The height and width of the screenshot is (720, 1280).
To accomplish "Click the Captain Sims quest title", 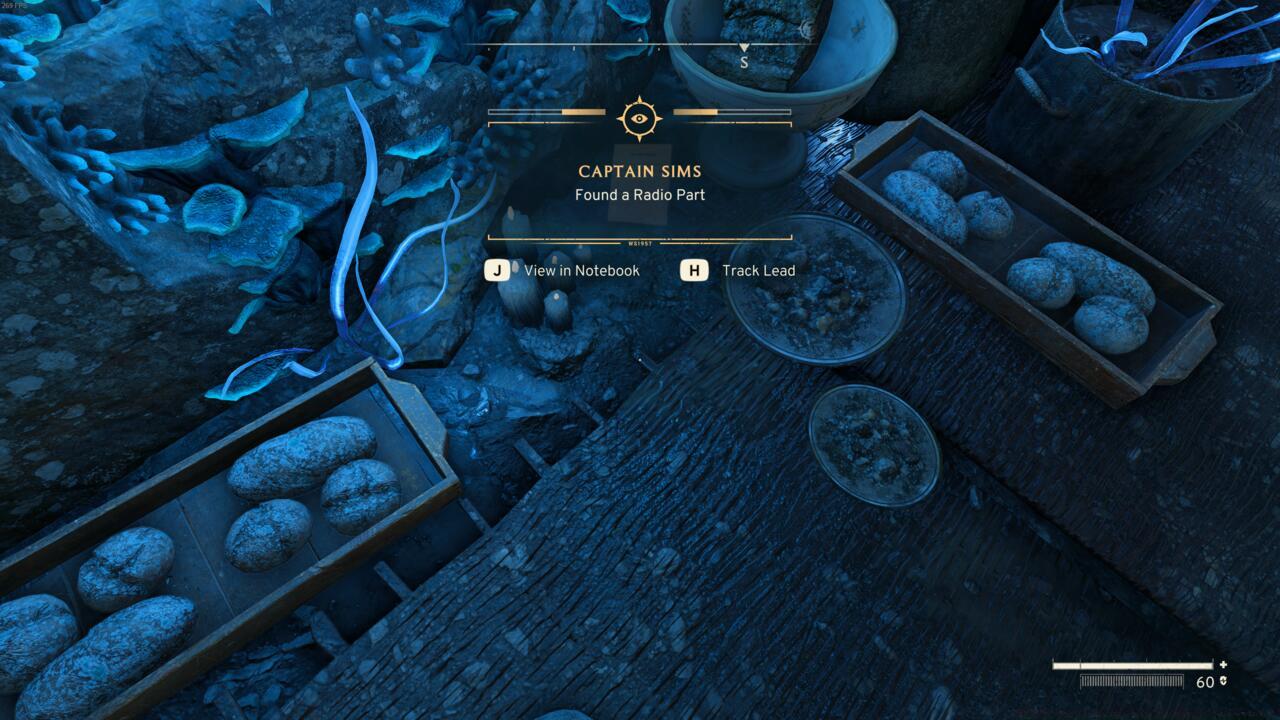I will click(639, 172).
